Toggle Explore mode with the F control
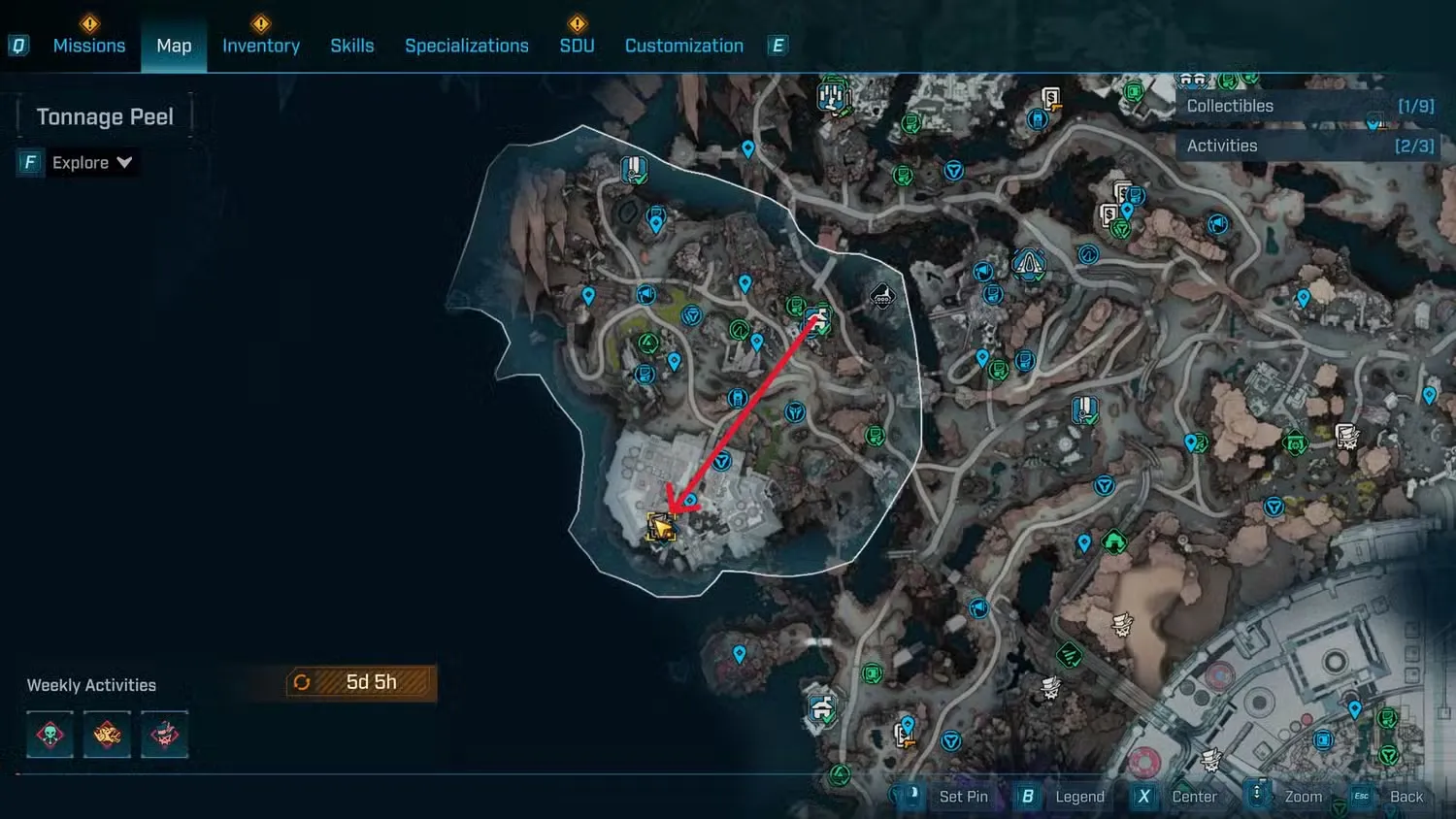The image size is (1456, 819). tap(29, 162)
